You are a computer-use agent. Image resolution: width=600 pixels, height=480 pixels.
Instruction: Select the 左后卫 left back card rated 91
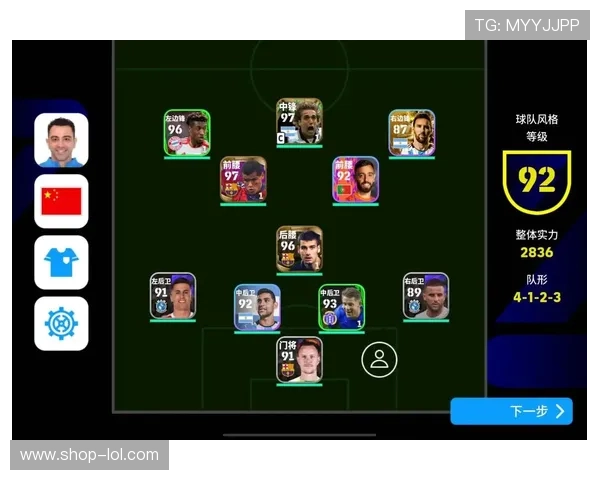[173, 296]
